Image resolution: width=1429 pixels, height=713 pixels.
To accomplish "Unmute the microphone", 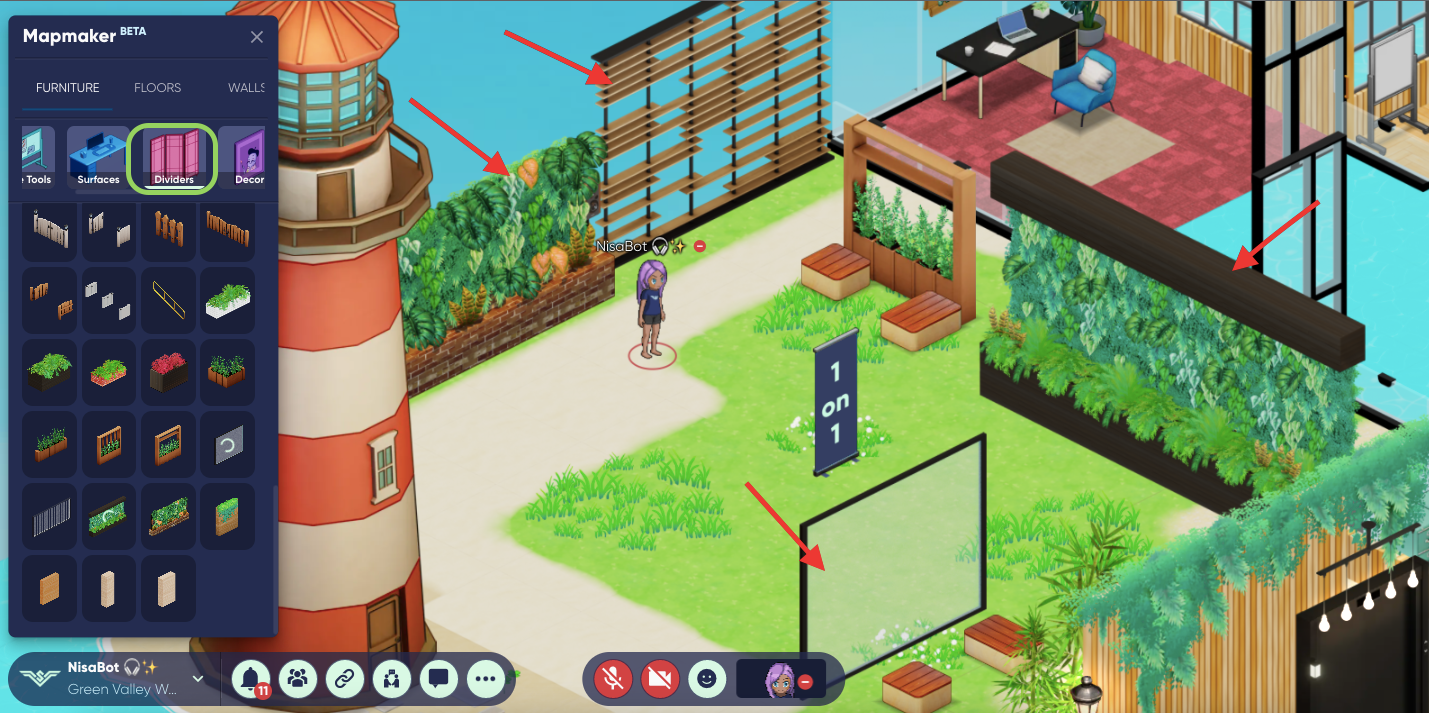I will click(614, 679).
